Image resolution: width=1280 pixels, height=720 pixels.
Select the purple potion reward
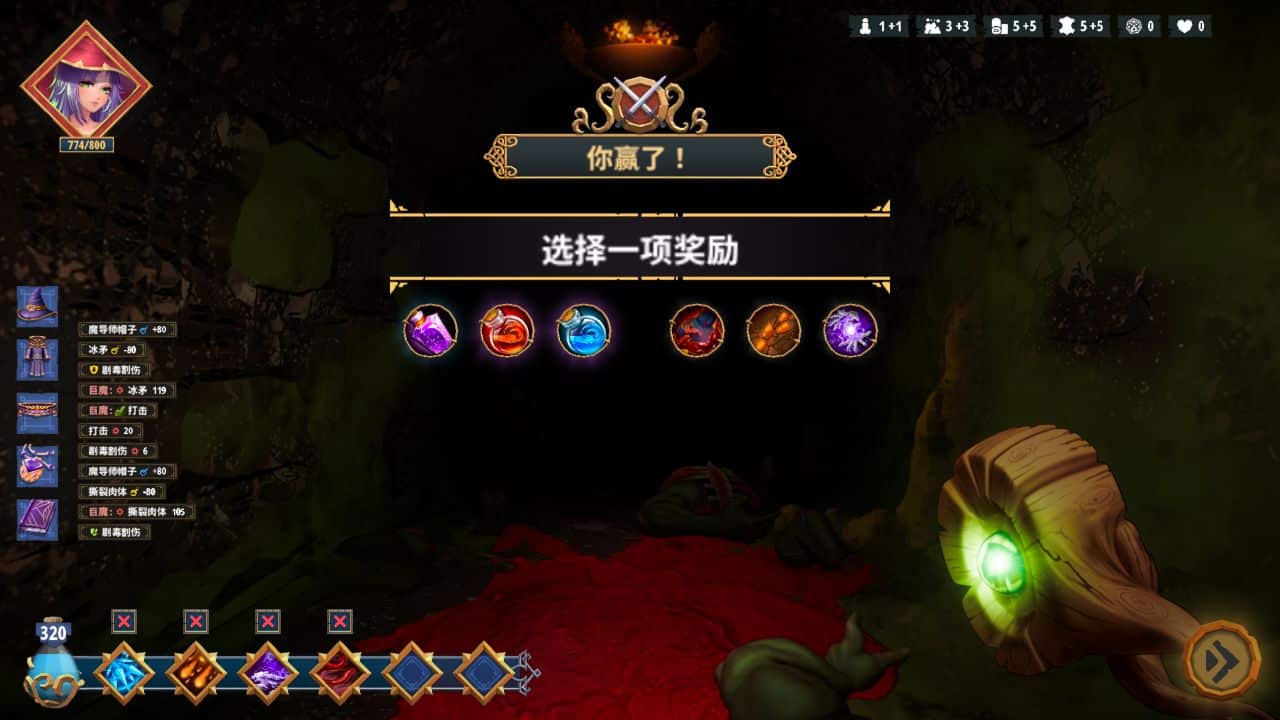[428, 332]
